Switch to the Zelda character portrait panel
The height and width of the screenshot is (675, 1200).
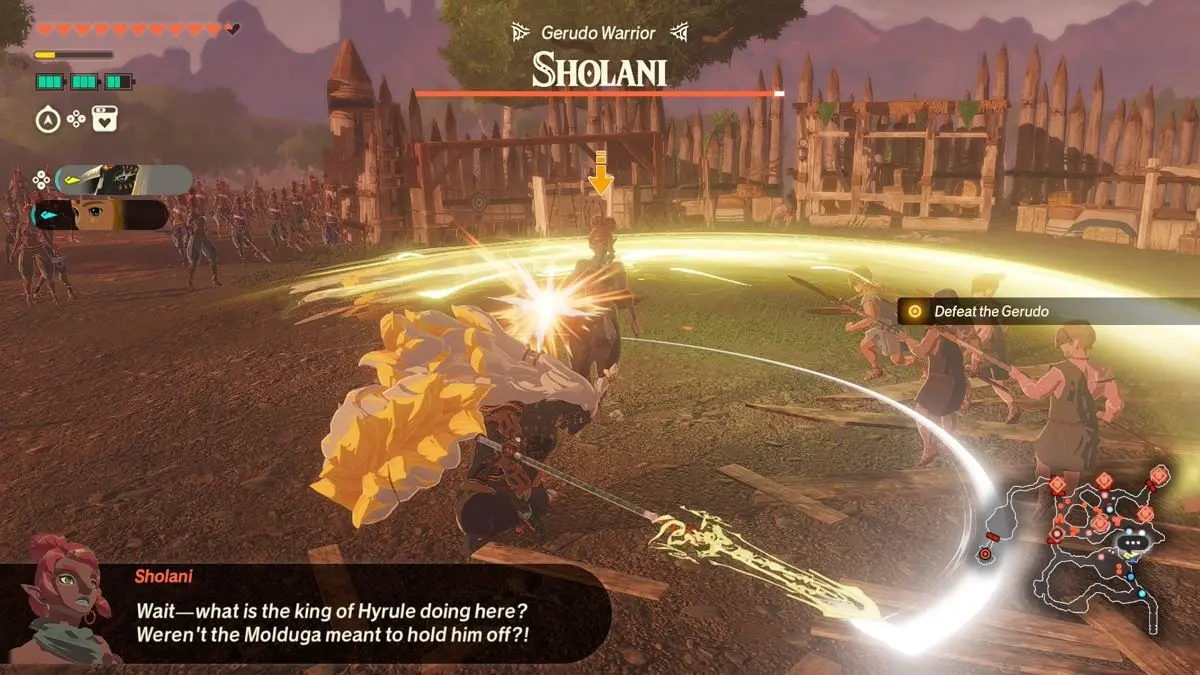100,215
